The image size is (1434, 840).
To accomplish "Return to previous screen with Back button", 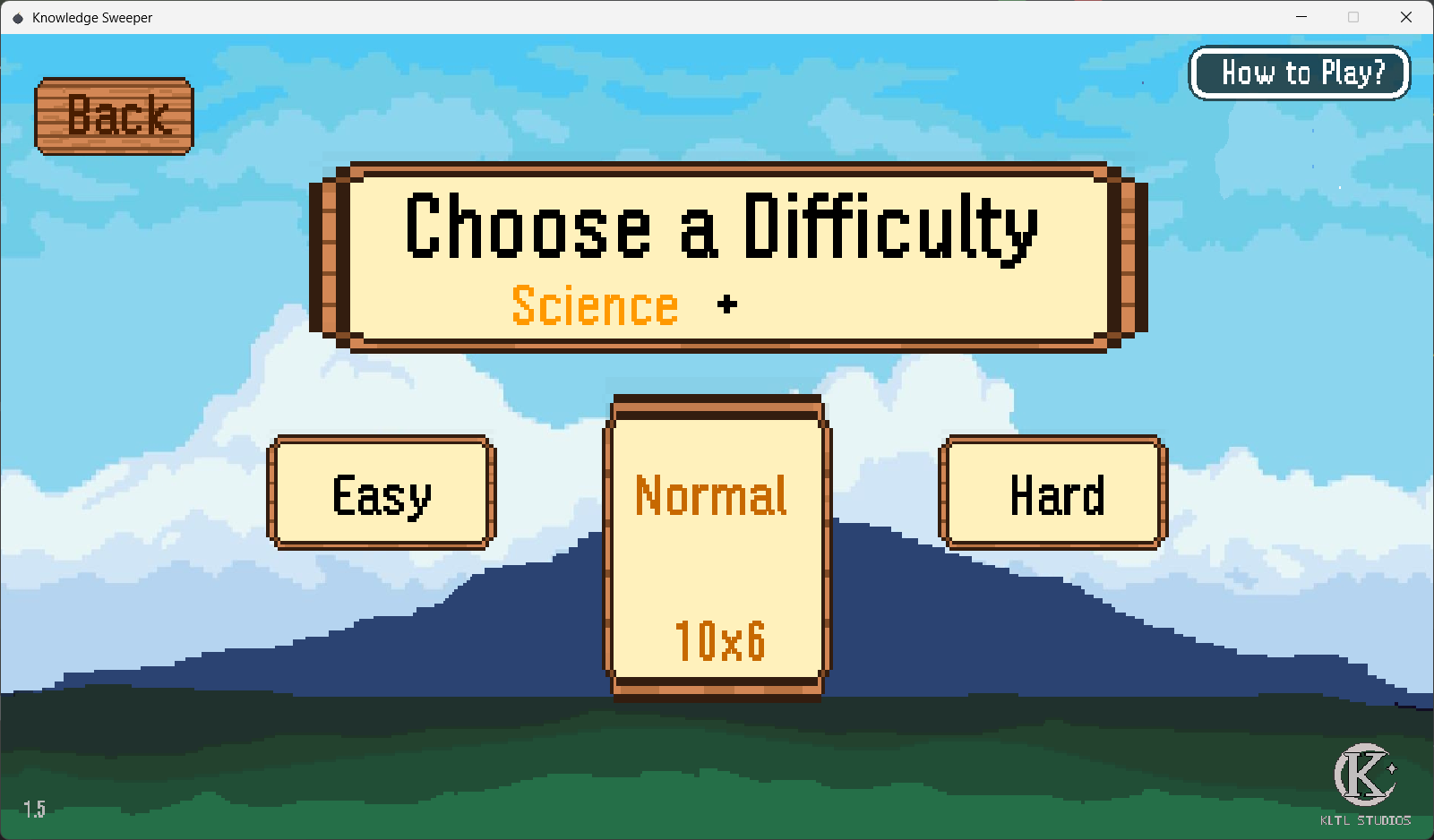I will click(112, 115).
